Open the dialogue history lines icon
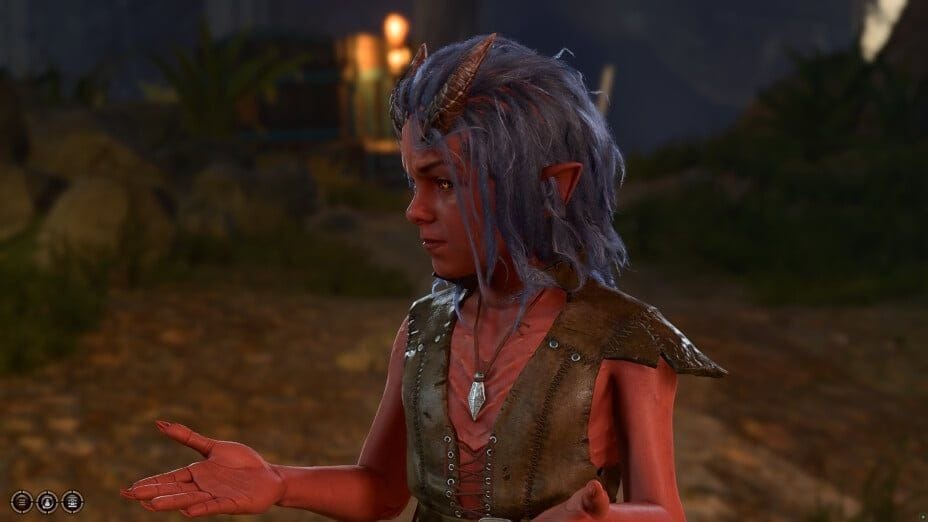Image resolution: width=928 pixels, height=522 pixels. click(x=21, y=501)
